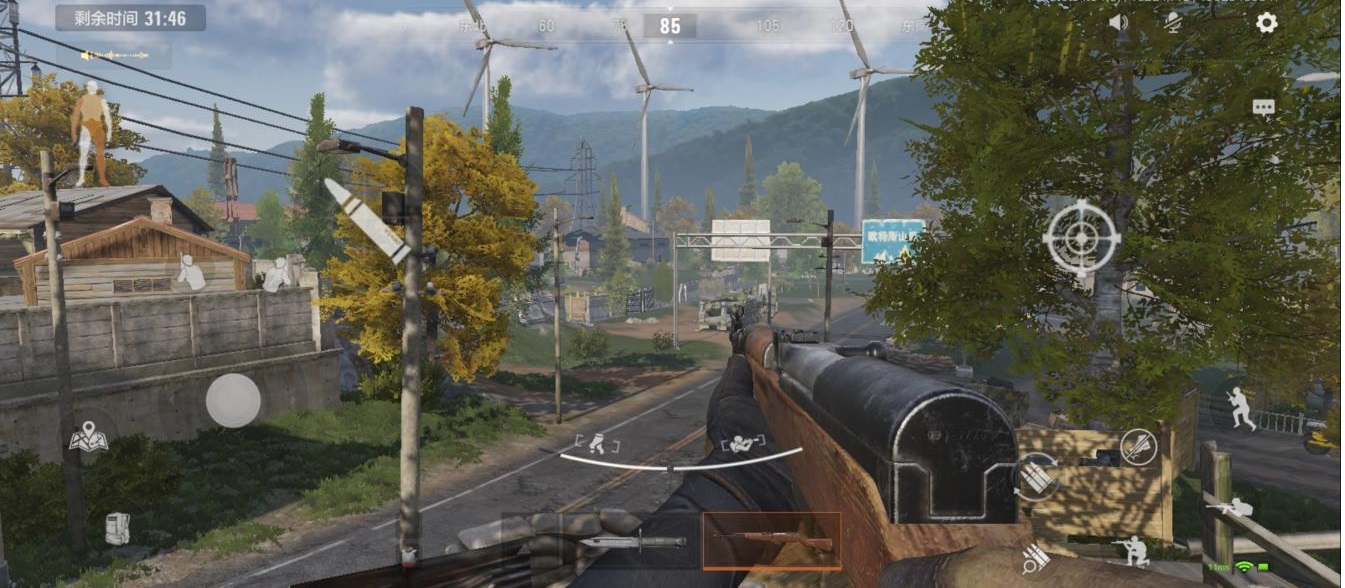Open the chat message bubble
This screenshot has width=1345, height=588.
[x=1263, y=108]
